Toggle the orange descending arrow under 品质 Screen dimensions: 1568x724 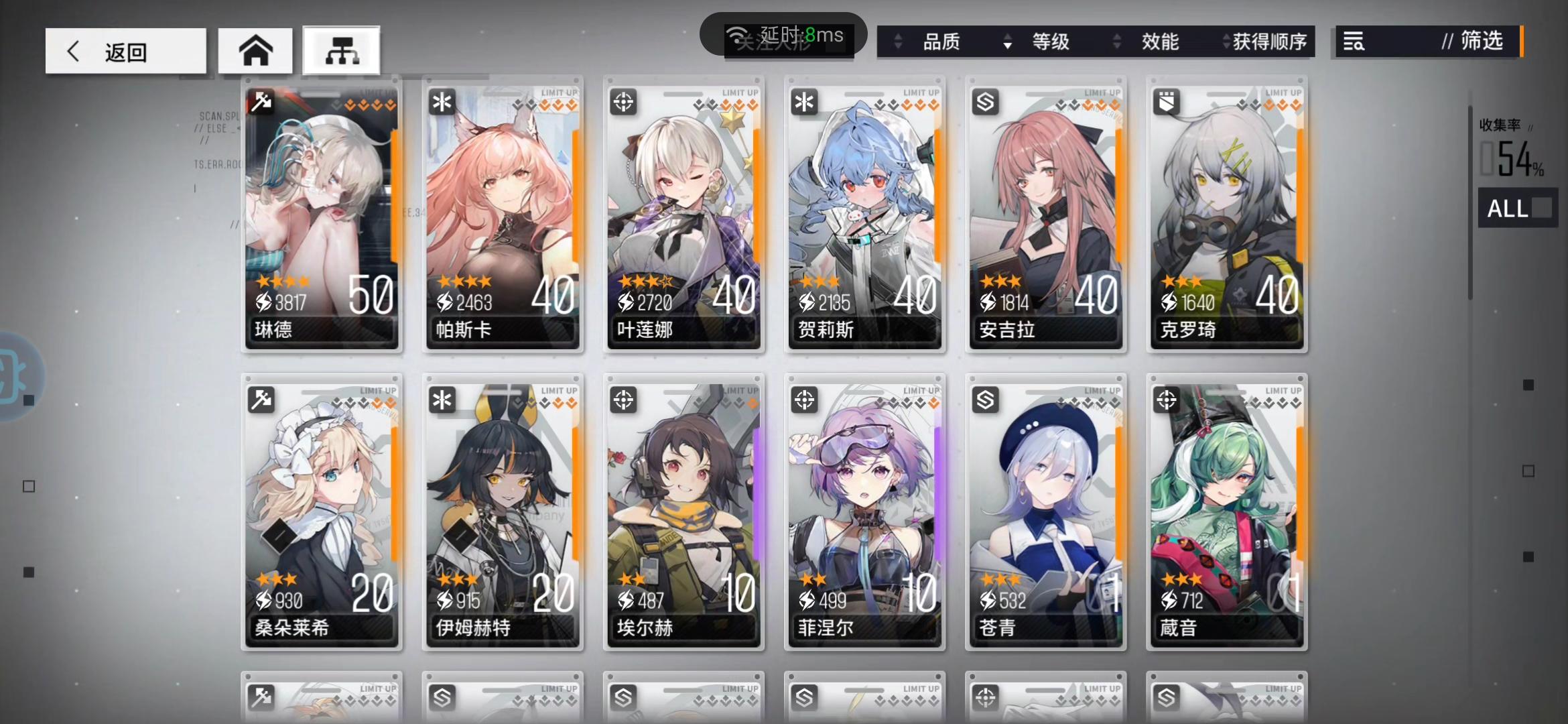[1007, 47]
